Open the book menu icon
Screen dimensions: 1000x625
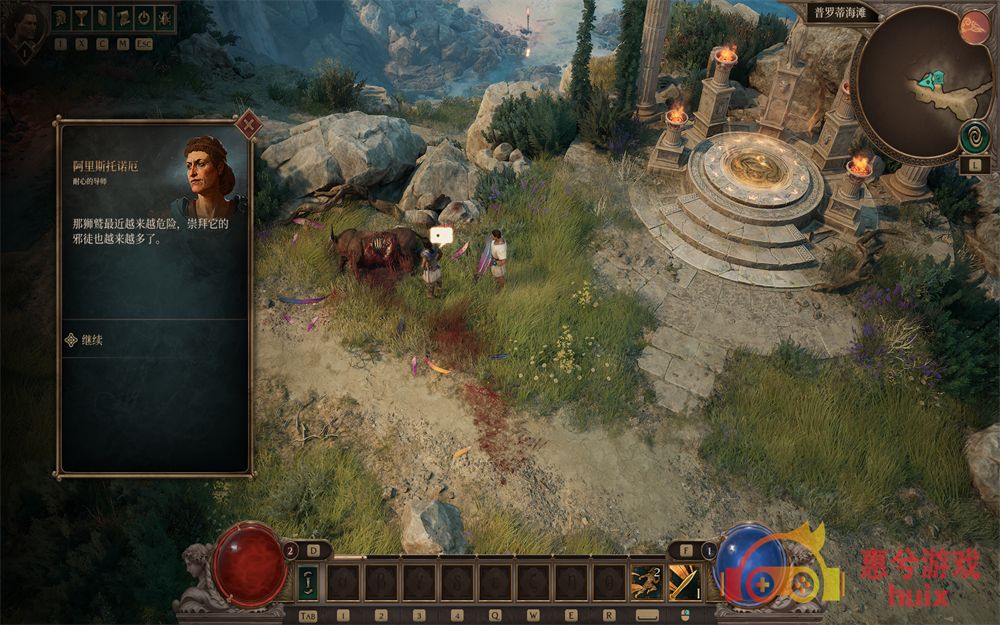(x=103, y=18)
